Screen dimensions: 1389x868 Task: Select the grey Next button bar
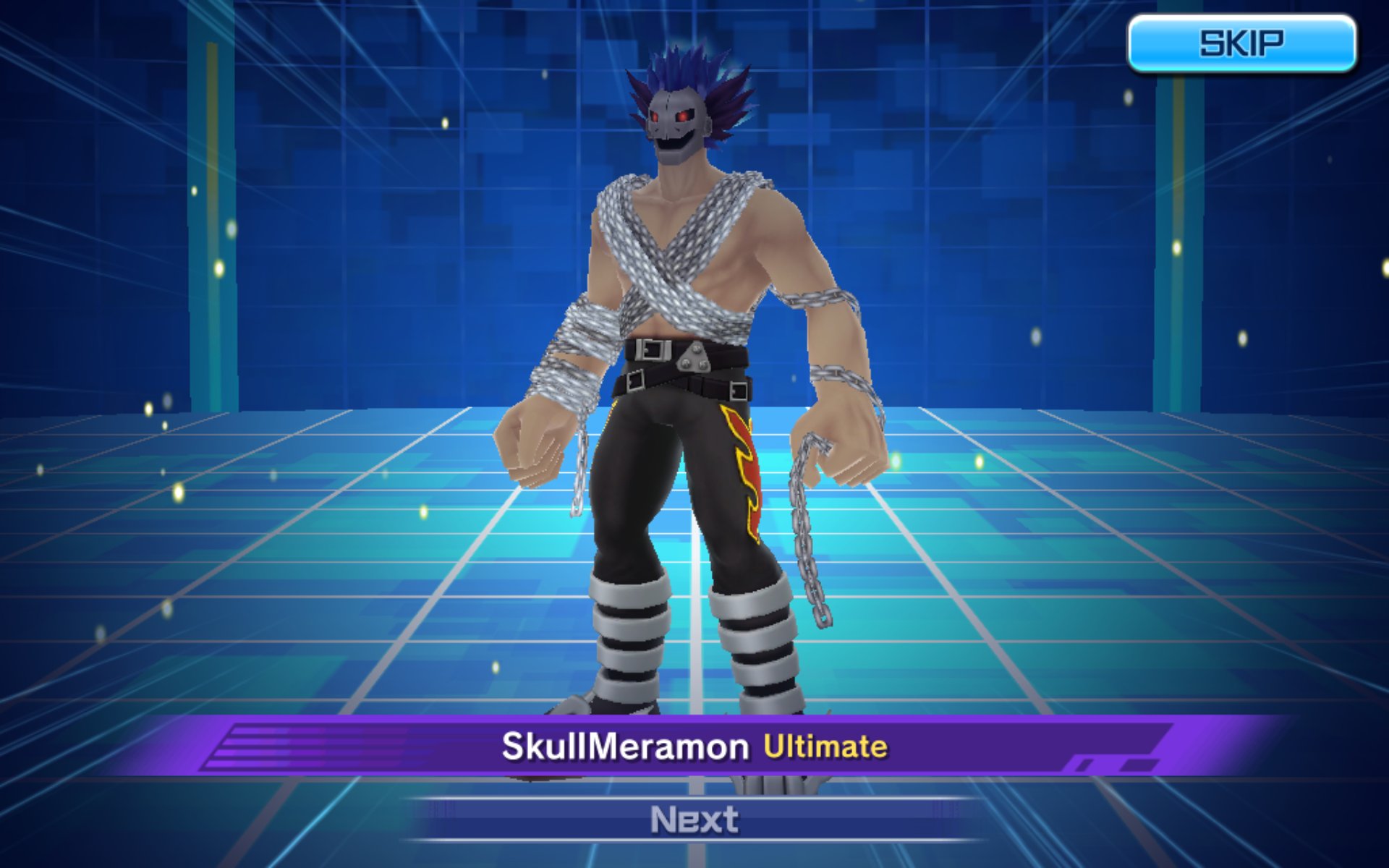694,820
